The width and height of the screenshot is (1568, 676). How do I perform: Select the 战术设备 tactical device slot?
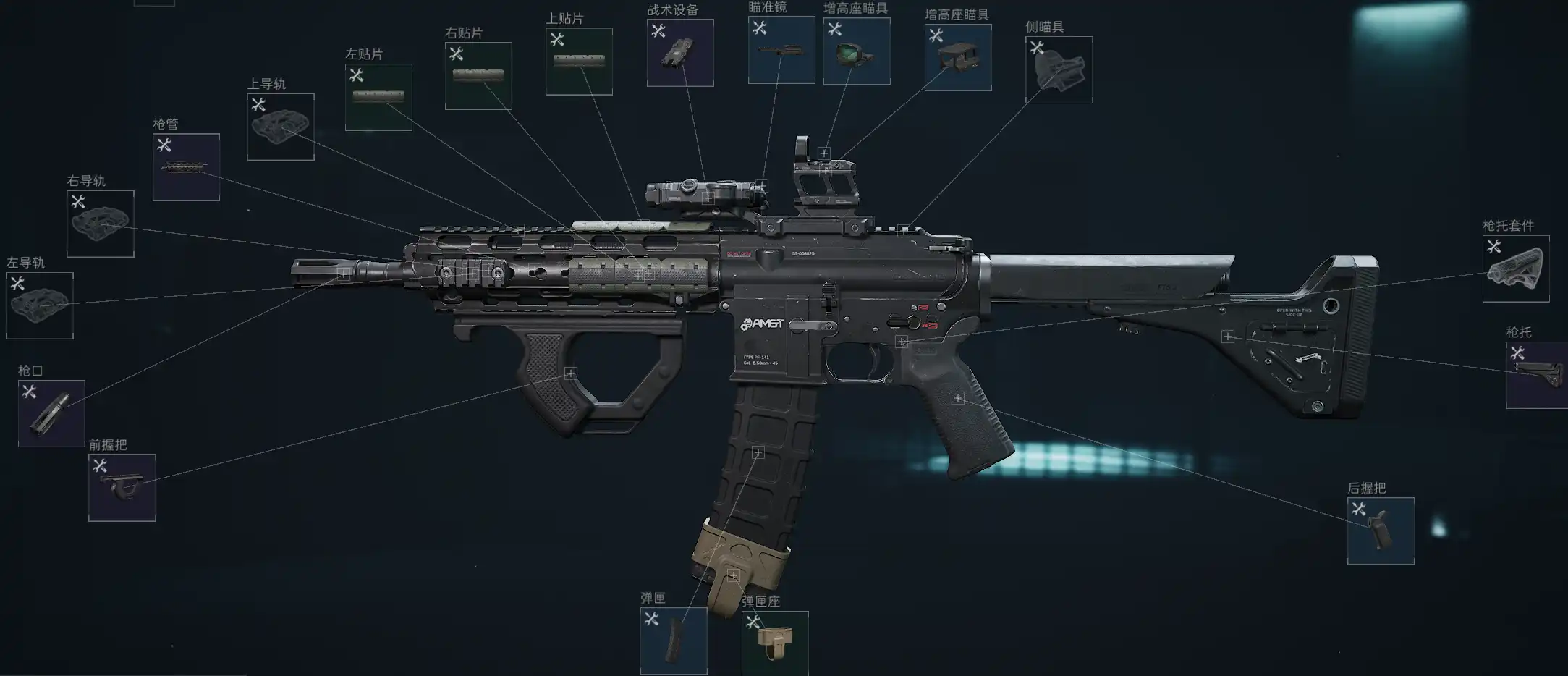click(x=680, y=53)
